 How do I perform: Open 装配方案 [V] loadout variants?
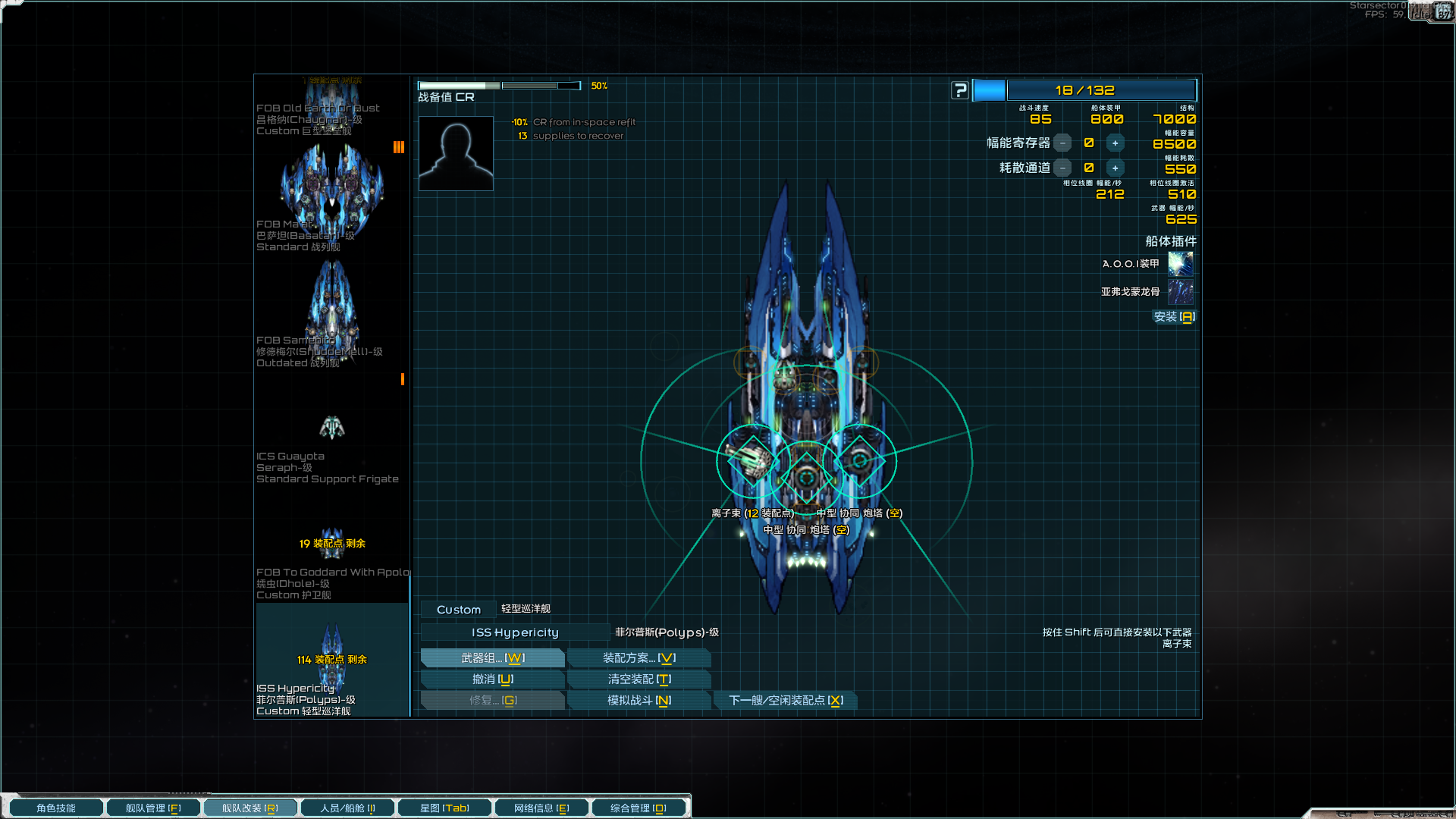(x=639, y=657)
